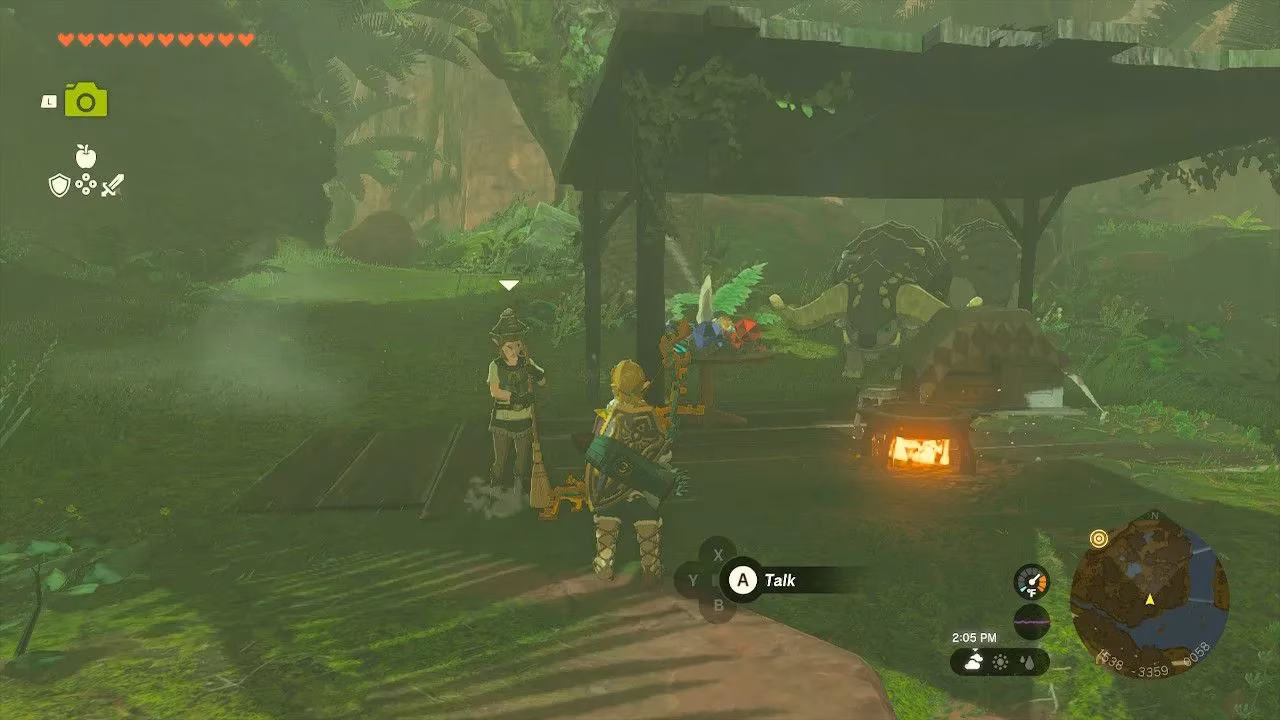Select the Camera tool icon
The image size is (1280, 720).
pyautogui.click(x=85, y=101)
